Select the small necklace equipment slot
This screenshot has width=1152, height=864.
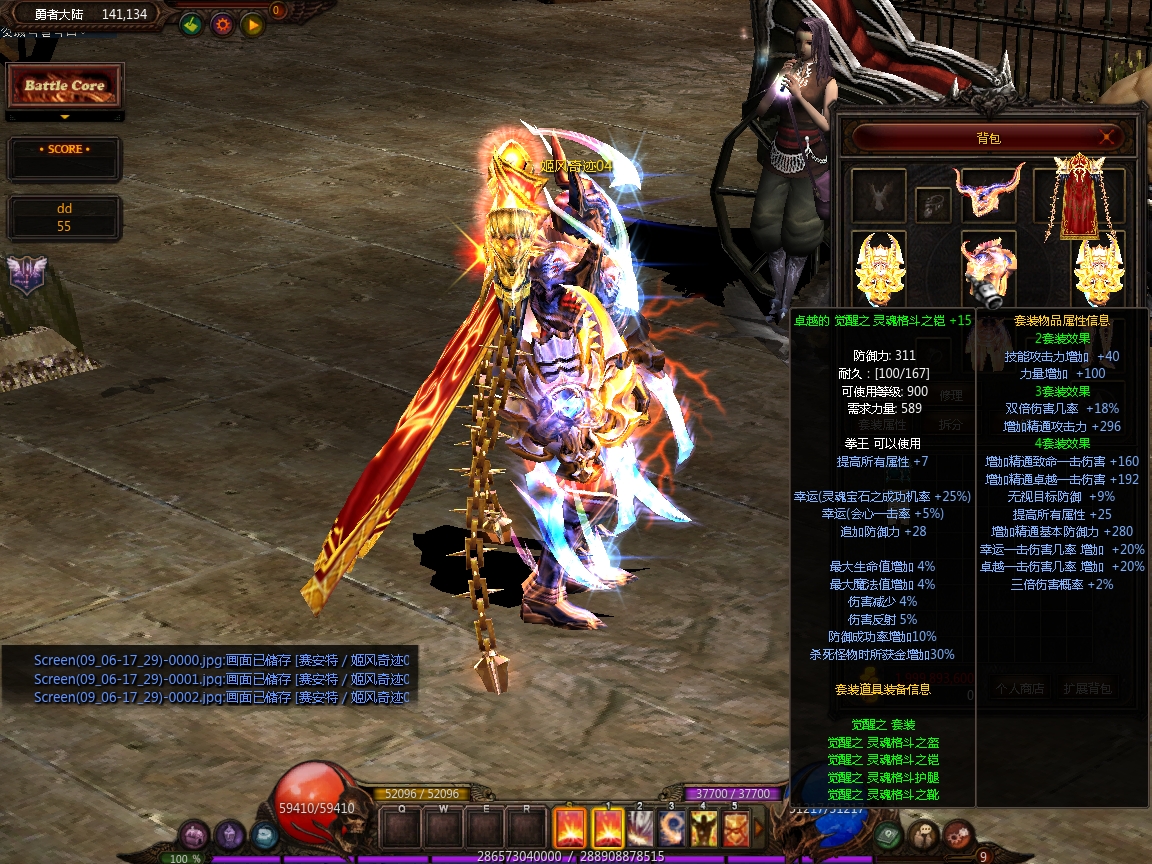tap(933, 204)
